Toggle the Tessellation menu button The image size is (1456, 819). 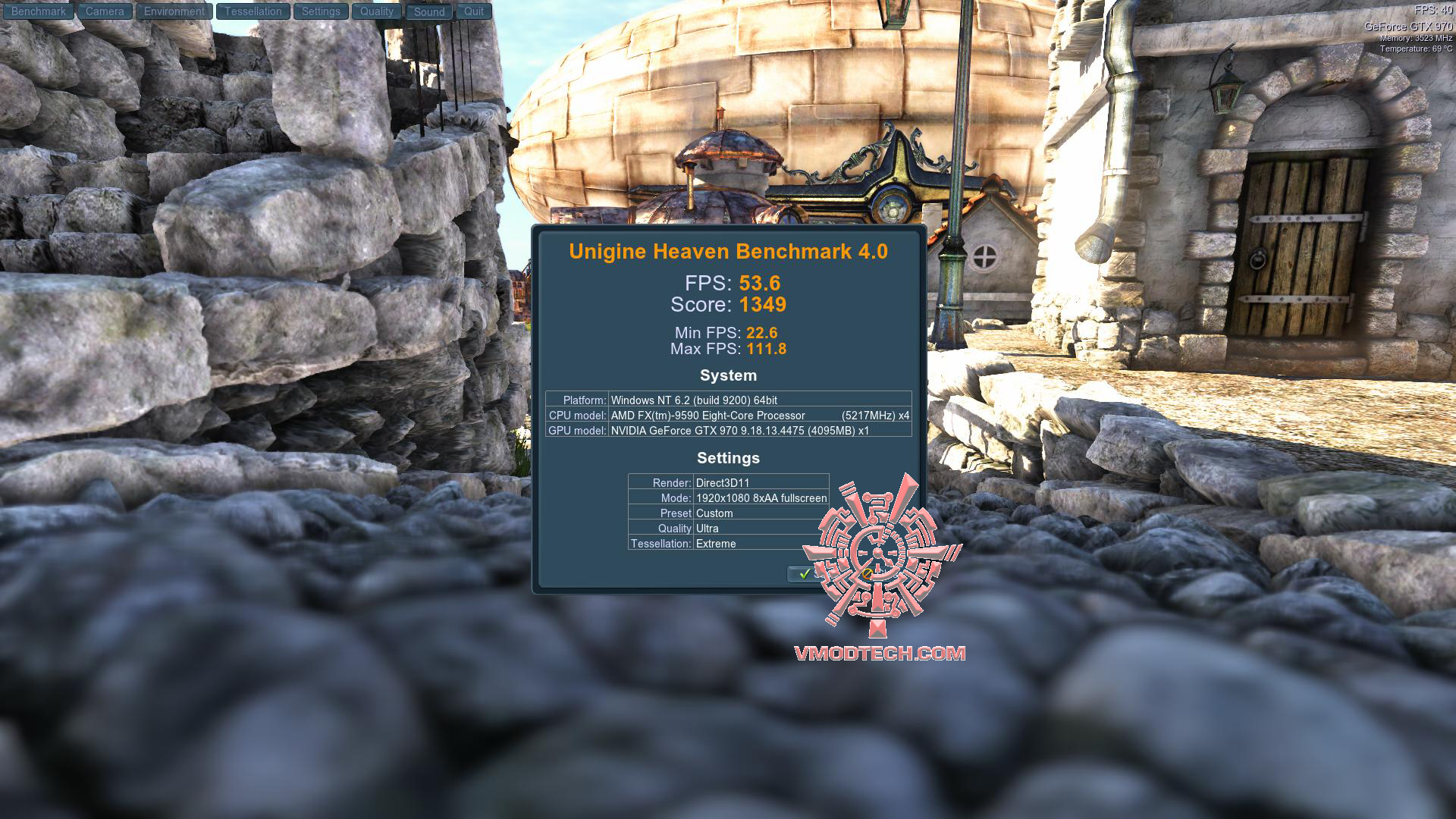point(253,11)
